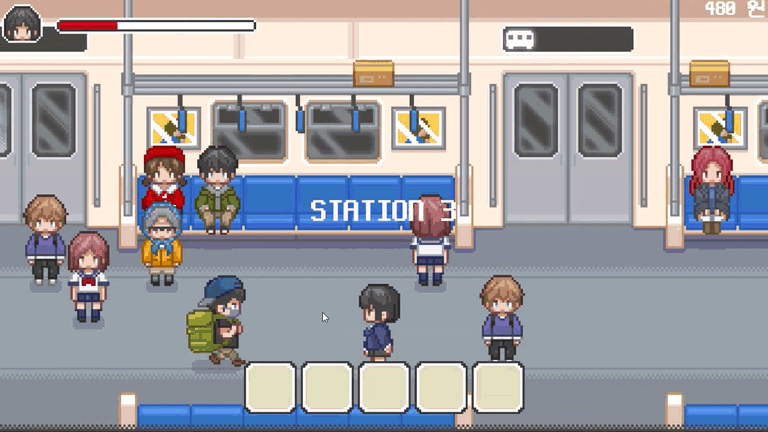Select the subway car progress icon
The width and height of the screenshot is (768, 432).
pos(520,39)
